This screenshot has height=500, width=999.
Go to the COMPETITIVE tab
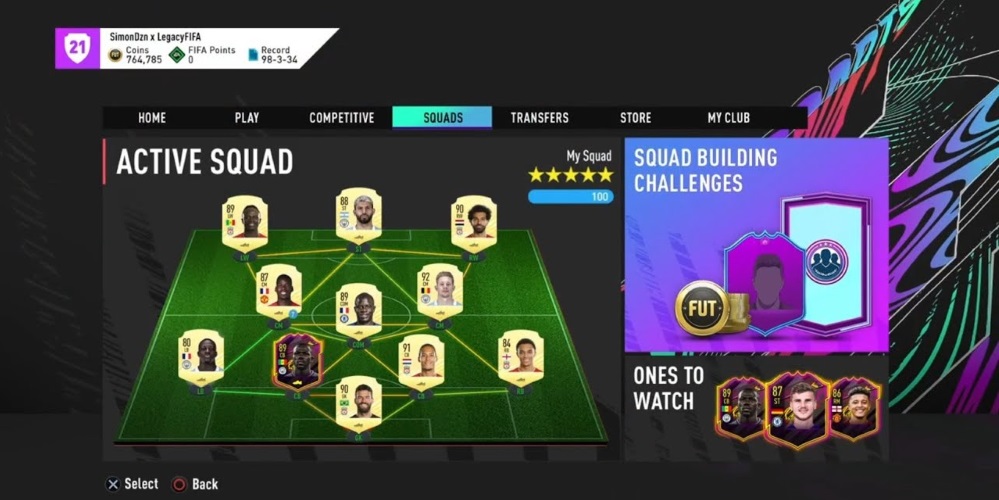coord(342,118)
